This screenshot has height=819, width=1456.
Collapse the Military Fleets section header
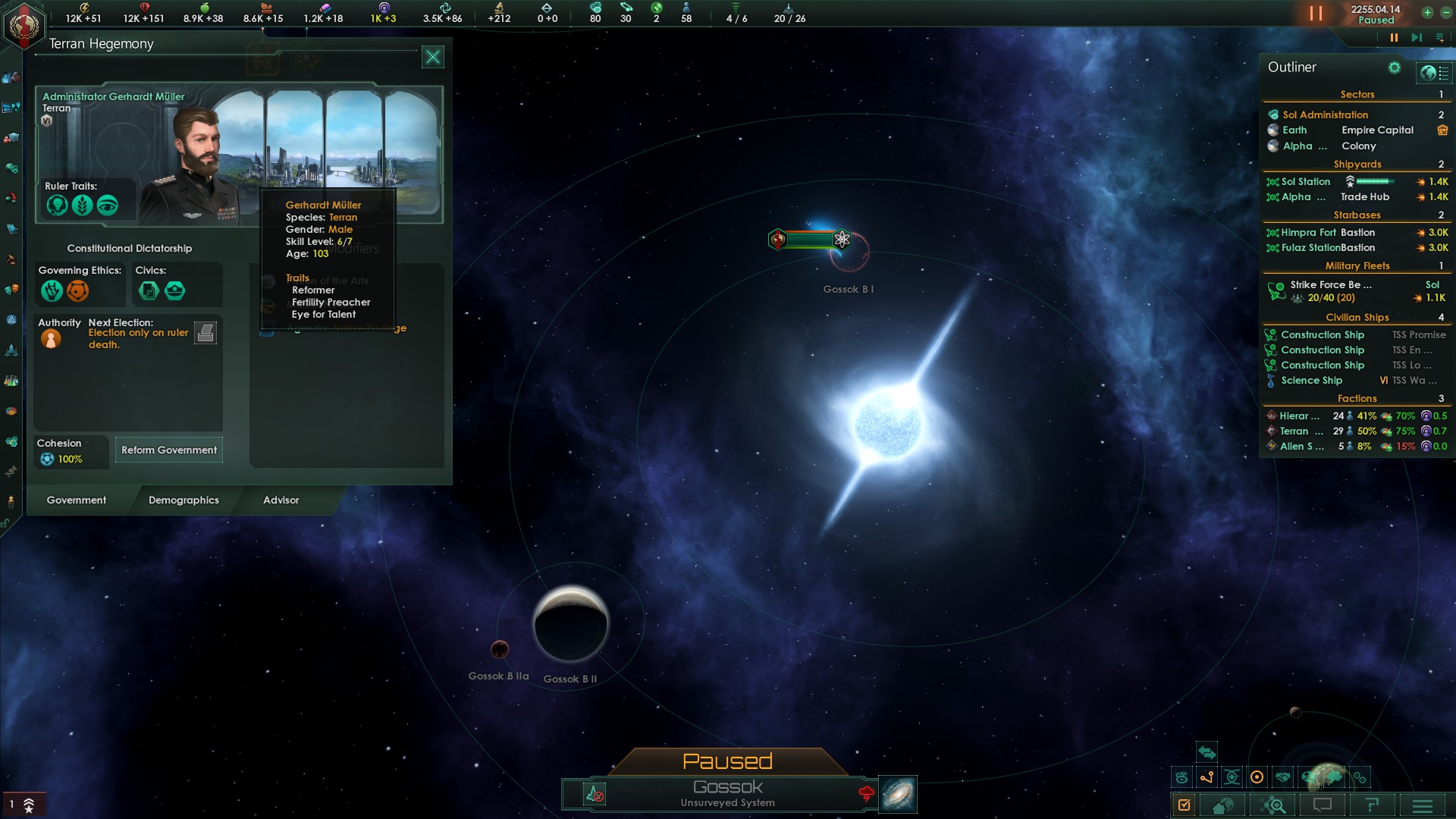tap(1357, 265)
